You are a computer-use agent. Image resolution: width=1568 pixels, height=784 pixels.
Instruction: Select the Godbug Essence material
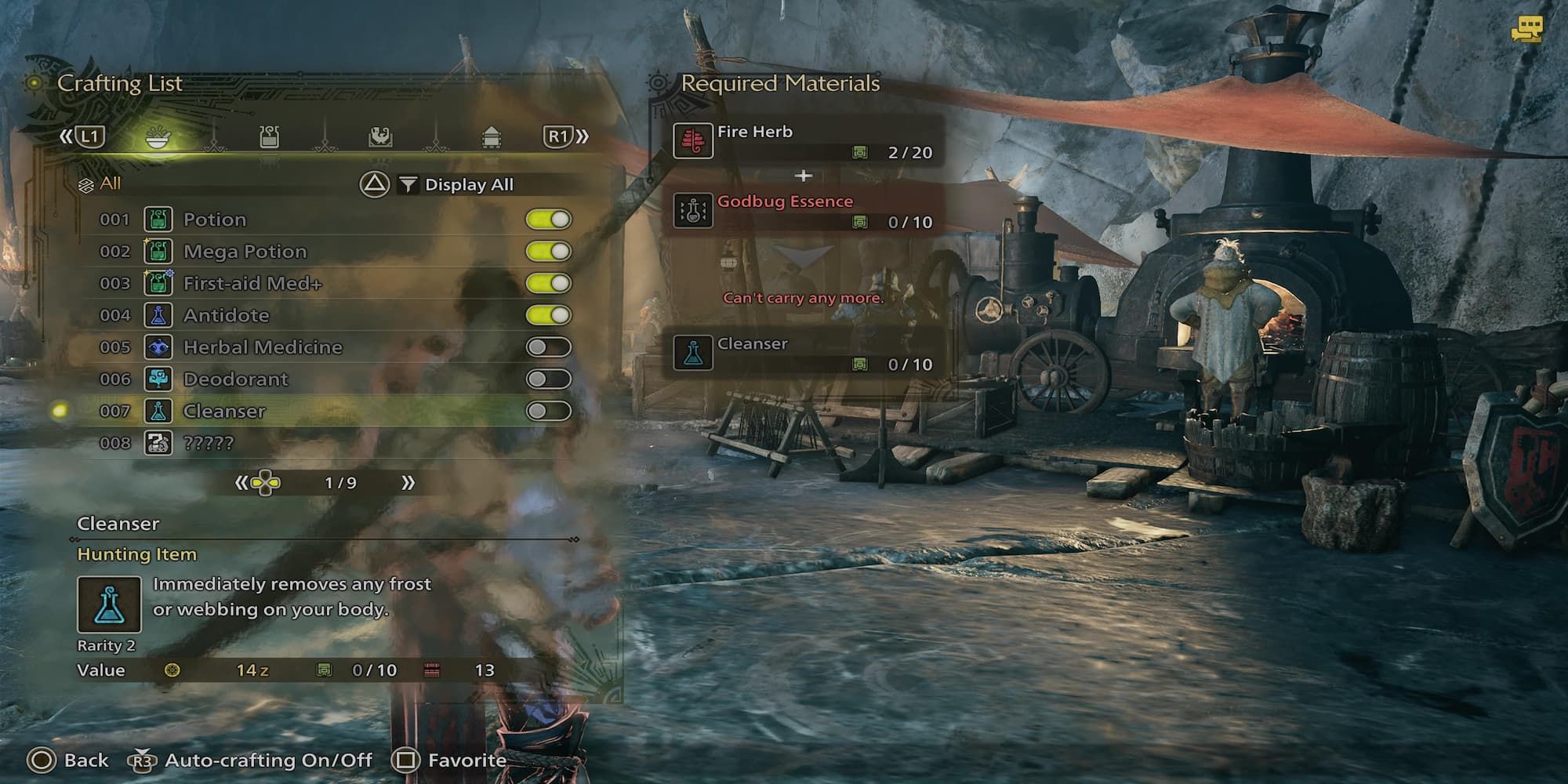pos(804,211)
